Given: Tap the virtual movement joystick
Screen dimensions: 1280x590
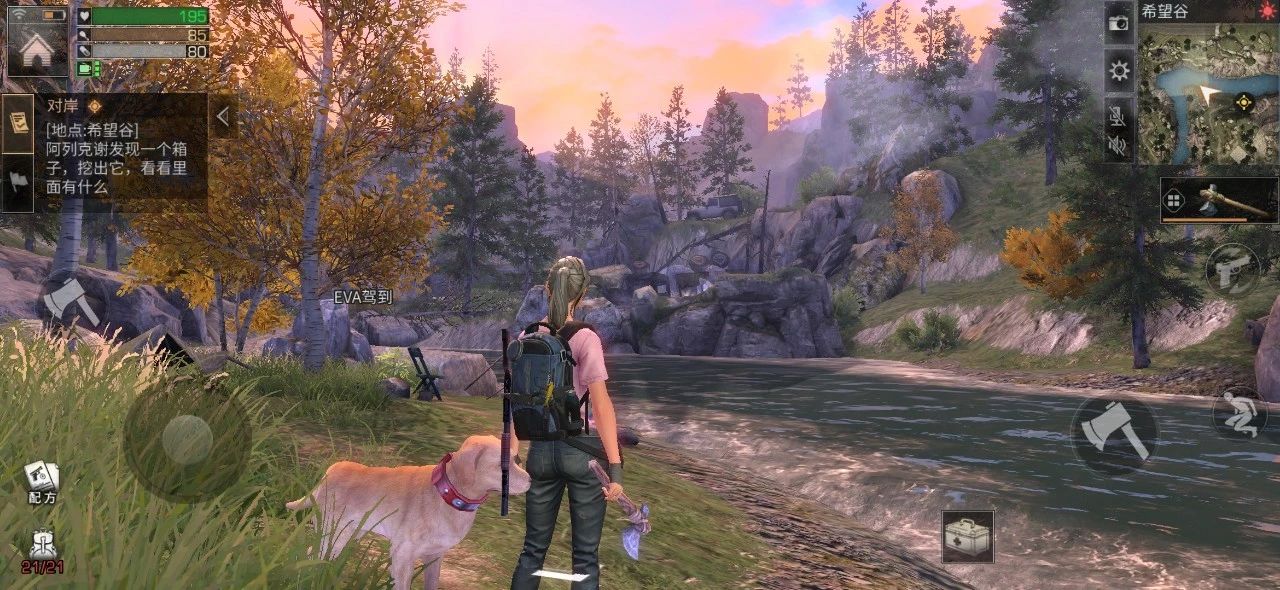Looking at the screenshot, I should (187, 440).
